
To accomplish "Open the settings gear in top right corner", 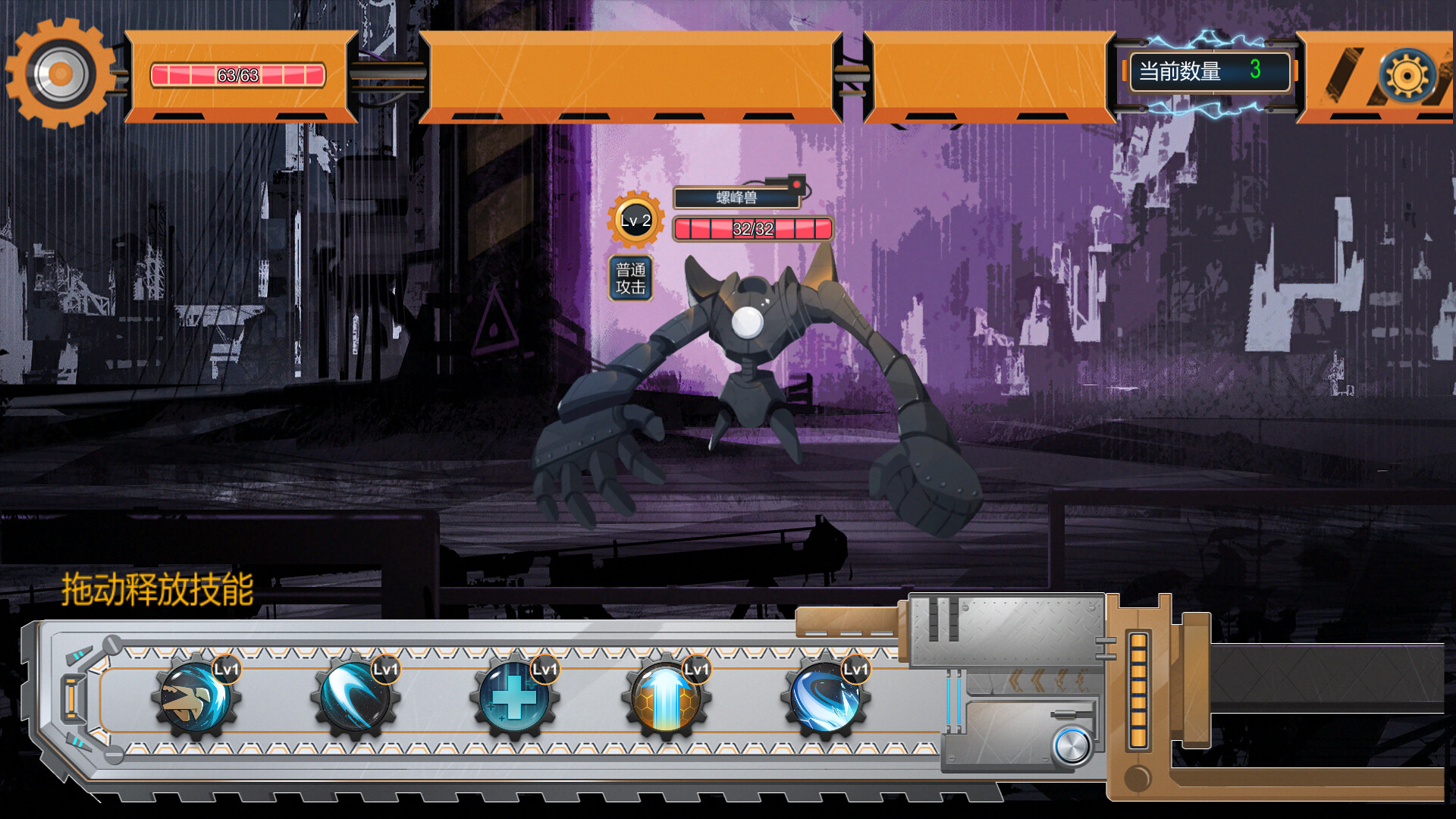I will pos(1407,76).
